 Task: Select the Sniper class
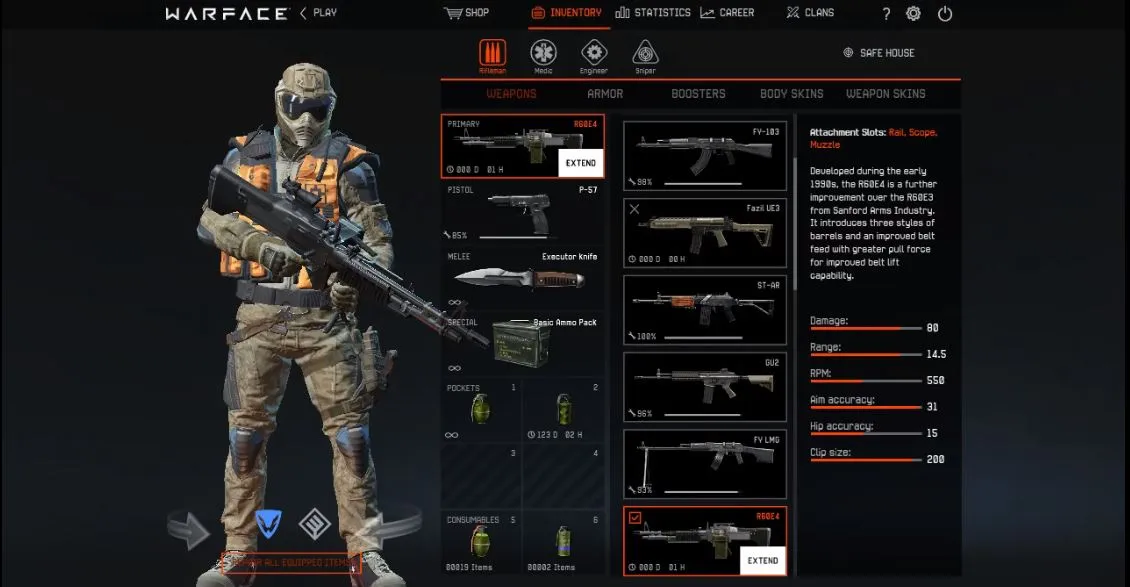pyautogui.click(x=645, y=55)
